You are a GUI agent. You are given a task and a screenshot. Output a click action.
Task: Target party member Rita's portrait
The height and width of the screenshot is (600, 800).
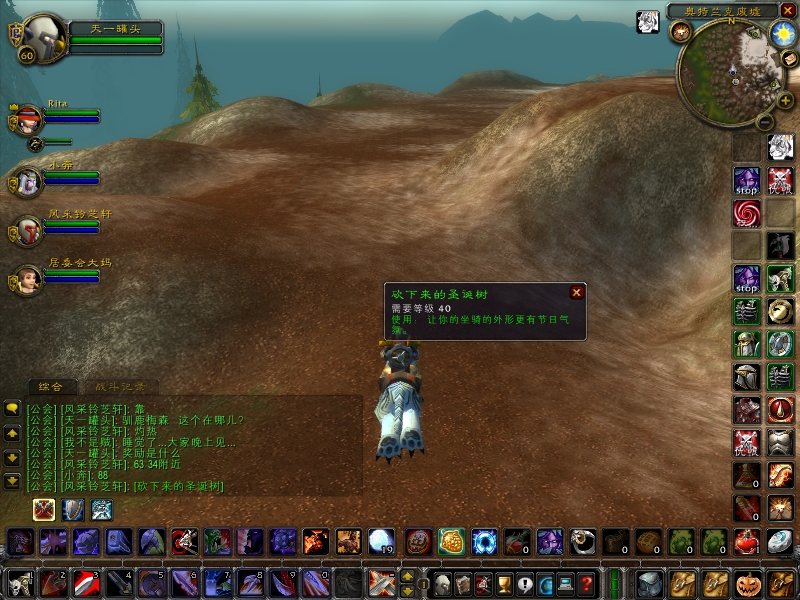tap(27, 119)
